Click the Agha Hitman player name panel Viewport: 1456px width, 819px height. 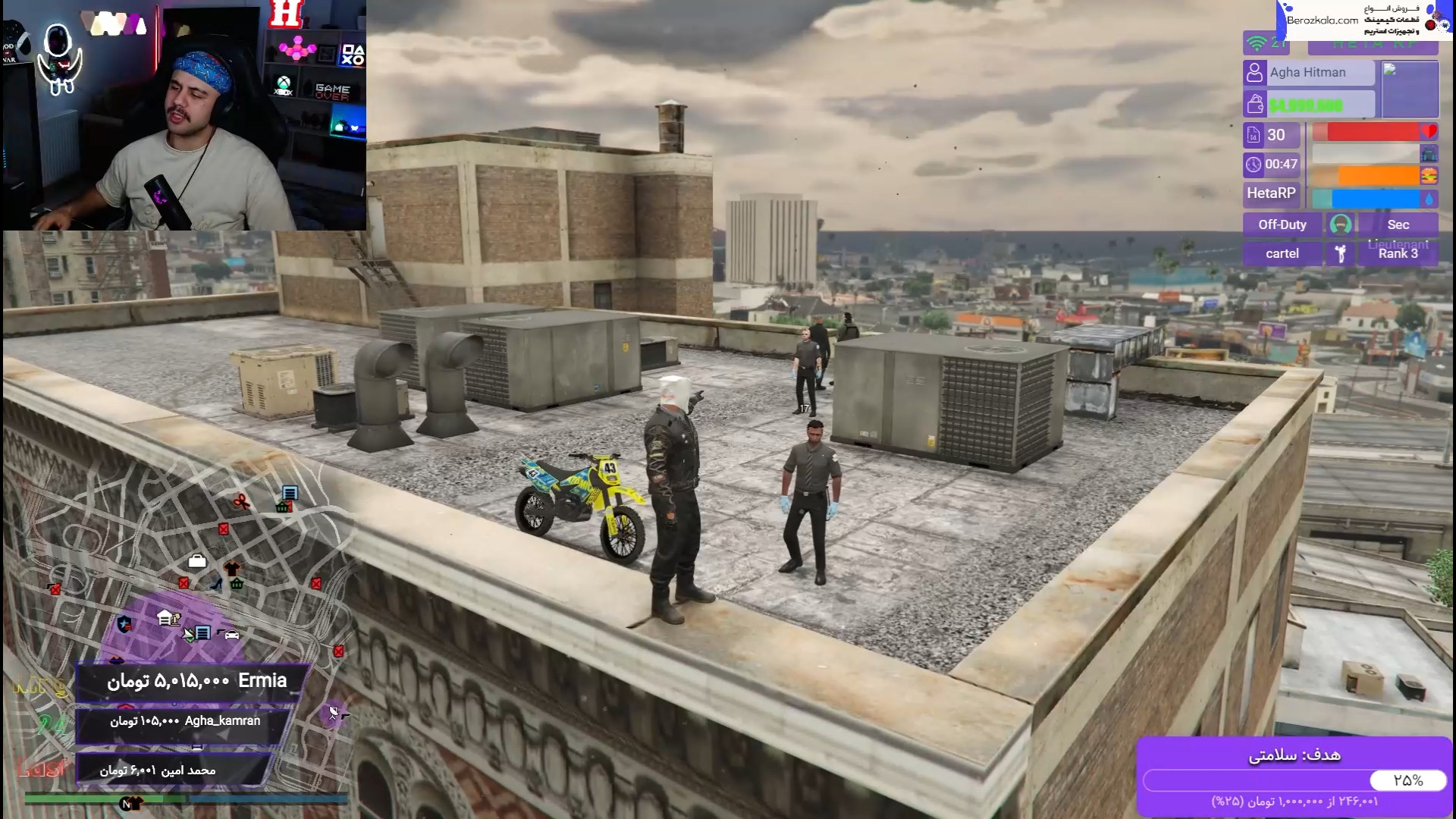1308,72
